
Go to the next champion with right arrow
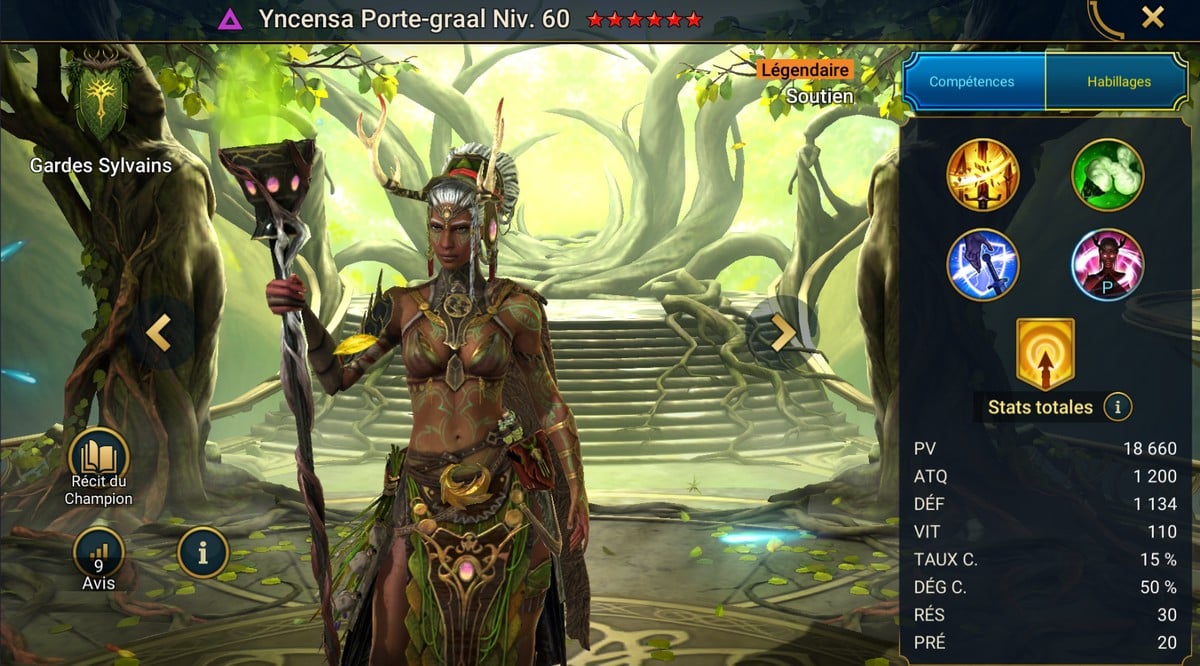(783, 333)
